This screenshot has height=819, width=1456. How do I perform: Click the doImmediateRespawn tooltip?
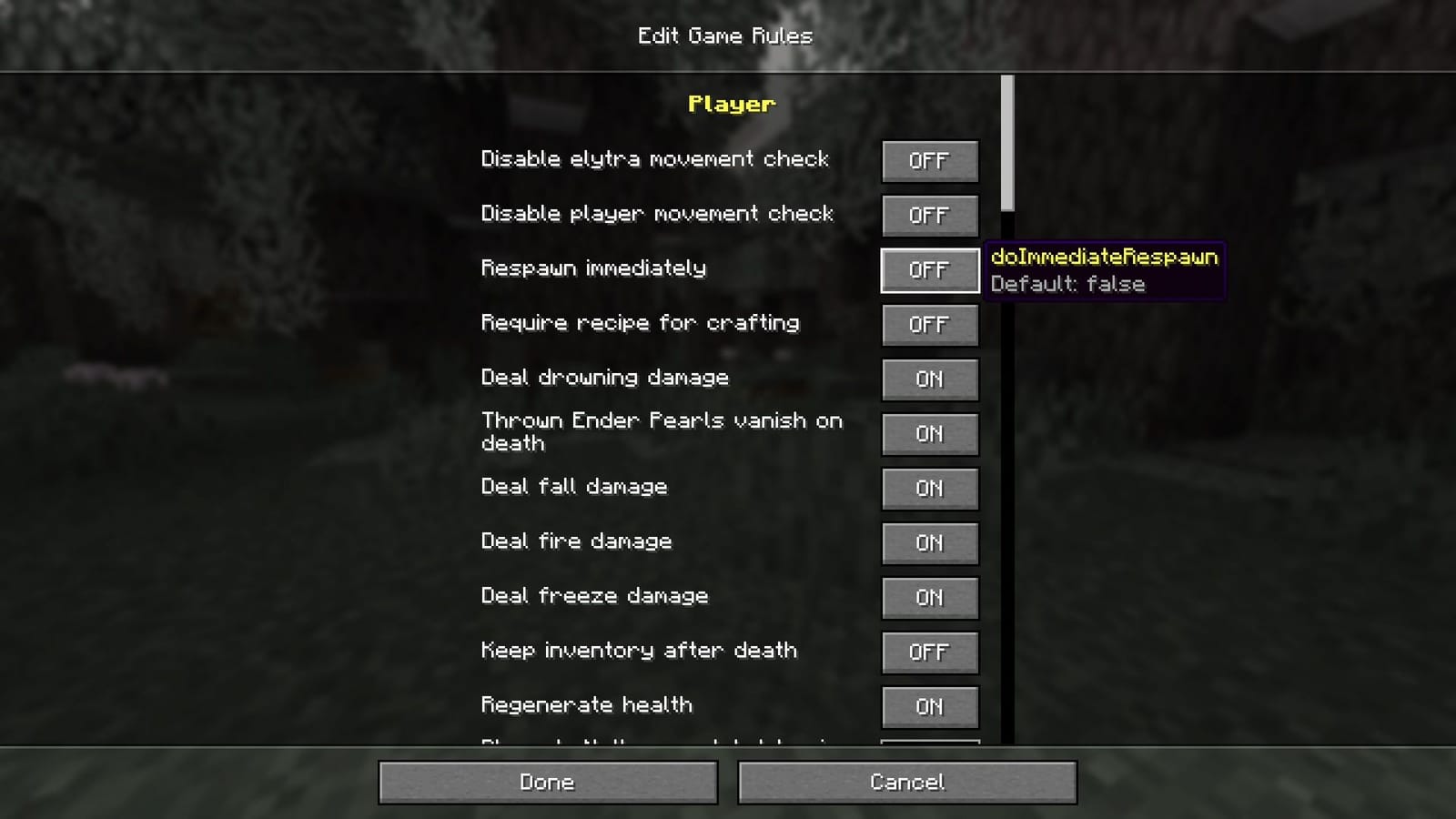(x=1104, y=270)
